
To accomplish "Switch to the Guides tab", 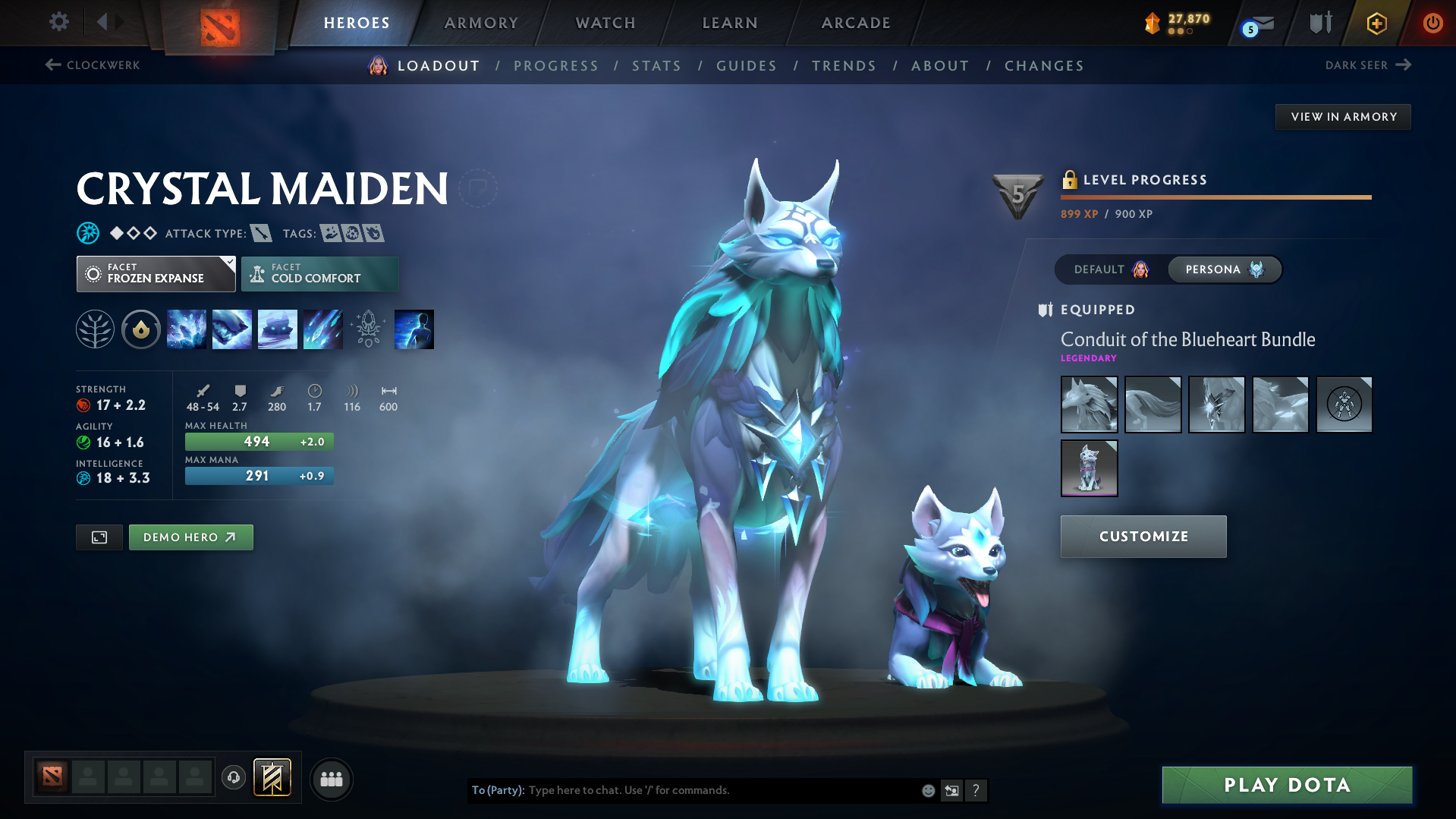I will 747,66.
